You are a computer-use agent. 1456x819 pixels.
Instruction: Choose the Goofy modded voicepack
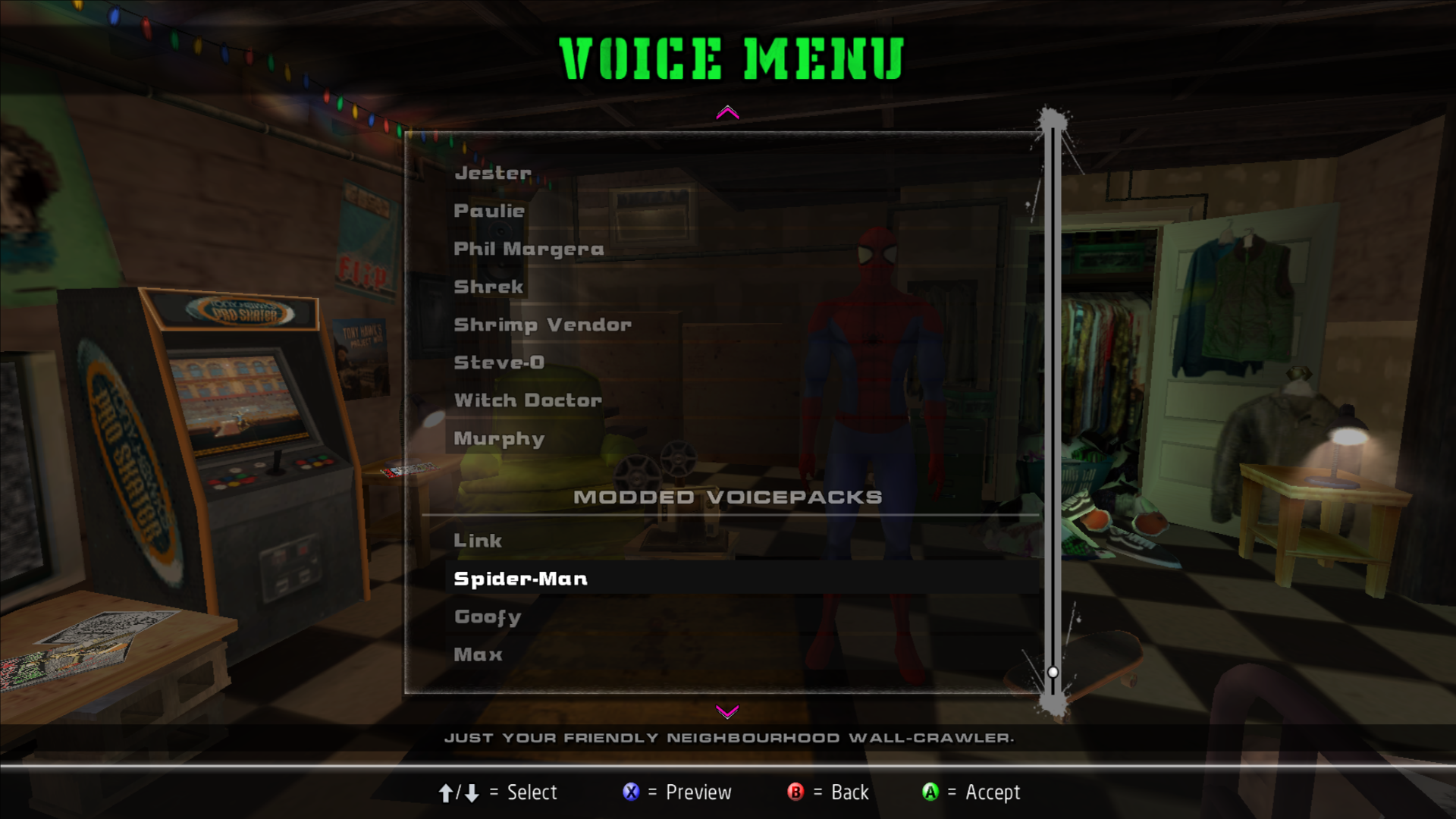click(x=488, y=617)
